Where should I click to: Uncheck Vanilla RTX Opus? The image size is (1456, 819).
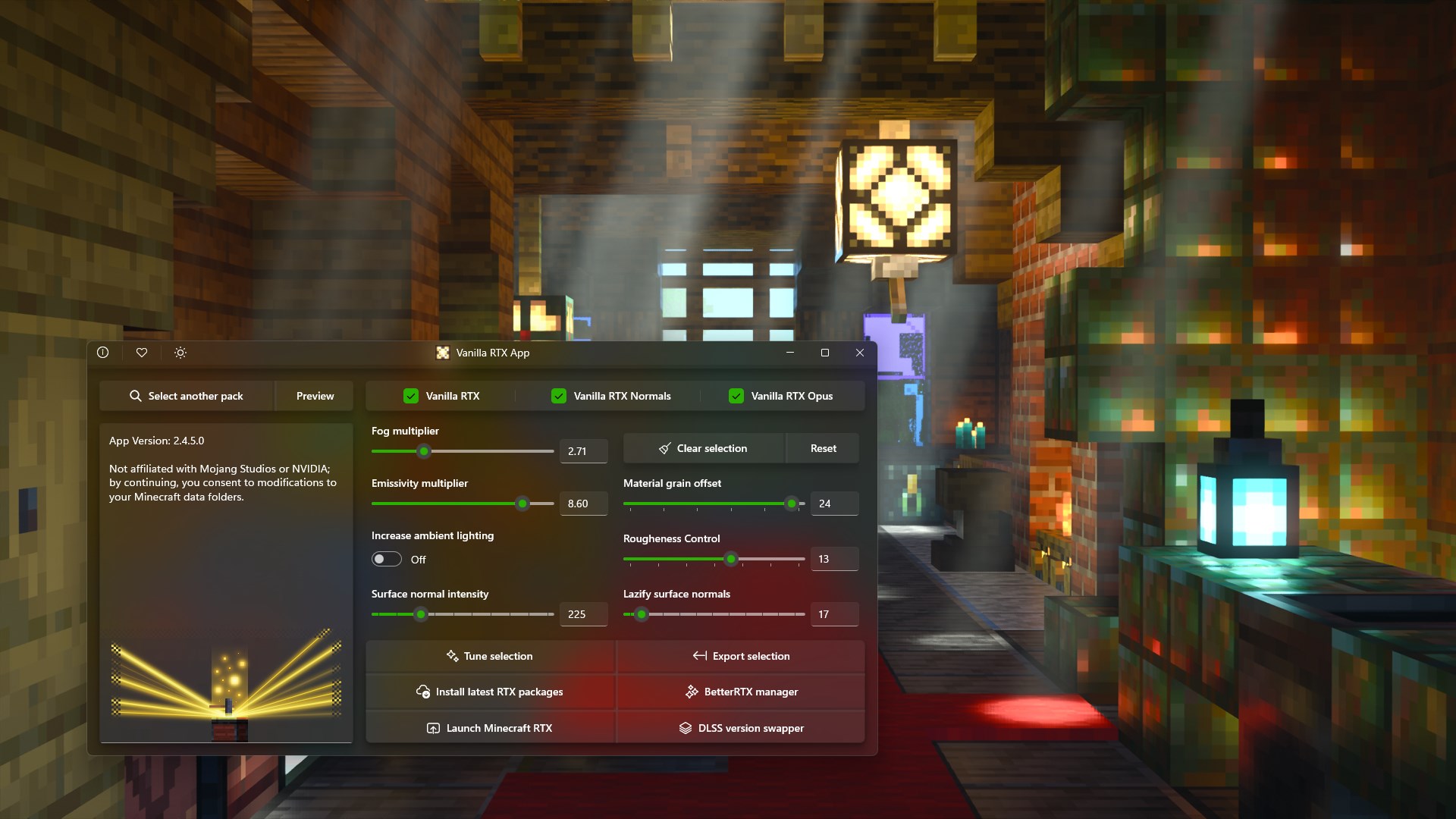coord(735,395)
